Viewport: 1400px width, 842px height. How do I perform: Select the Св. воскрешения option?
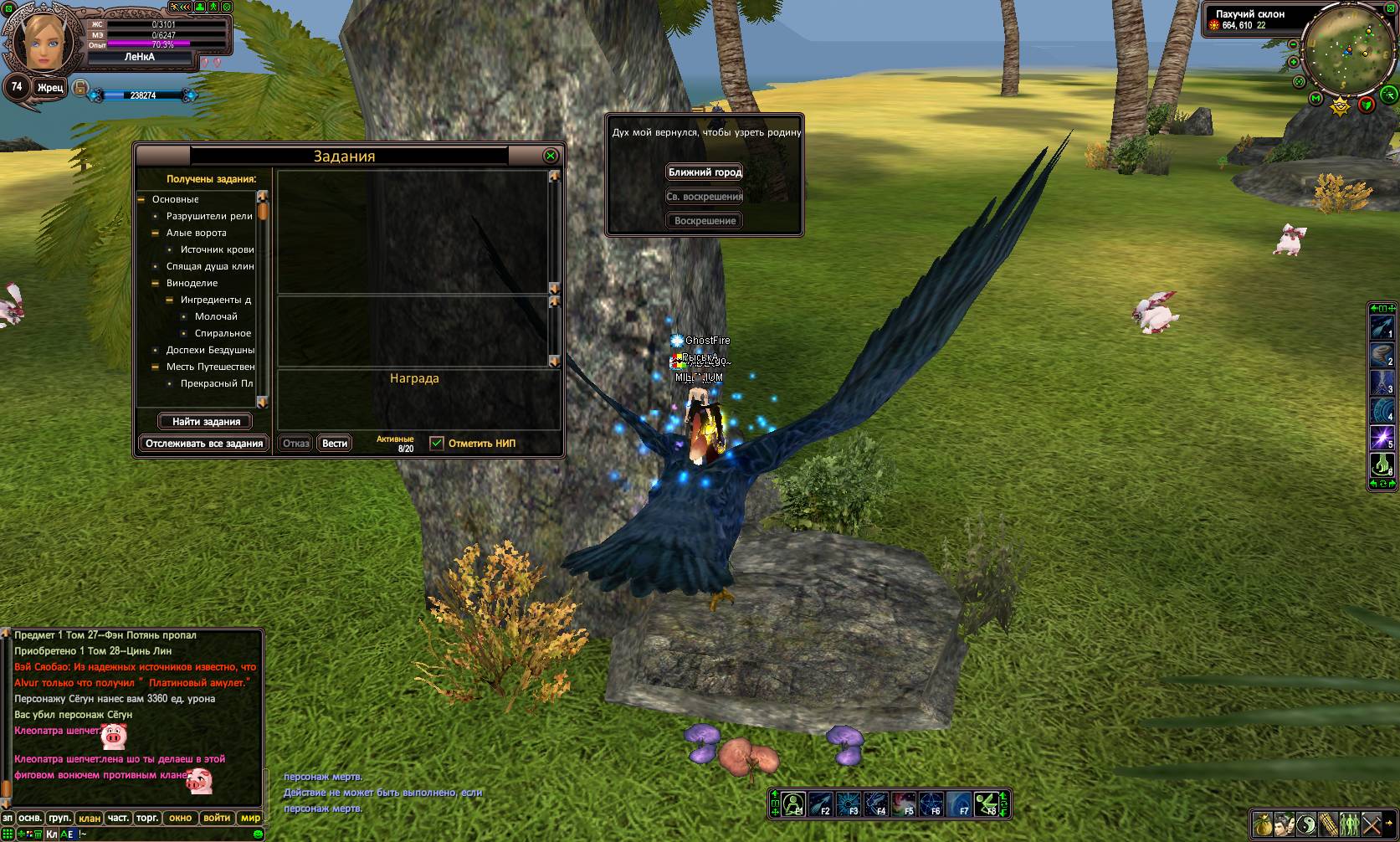coord(705,197)
